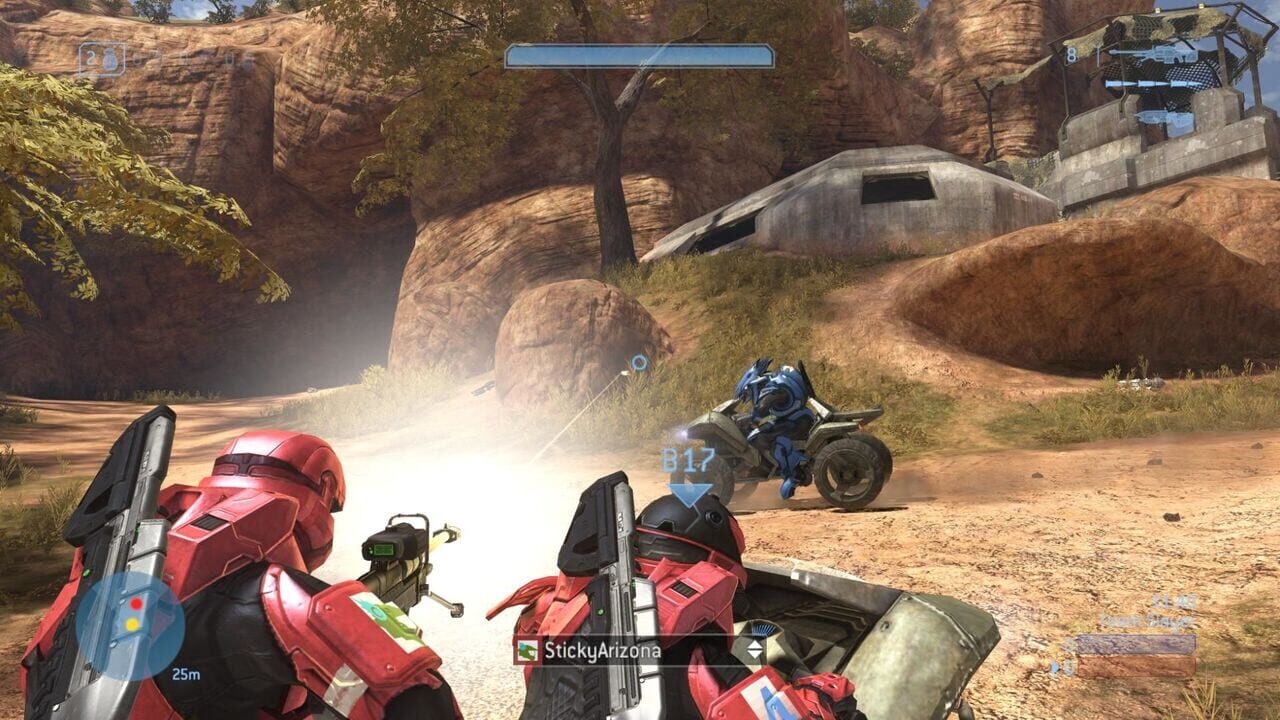Click the blue team score bar
This screenshot has width=1280, height=720.
[1138, 645]
